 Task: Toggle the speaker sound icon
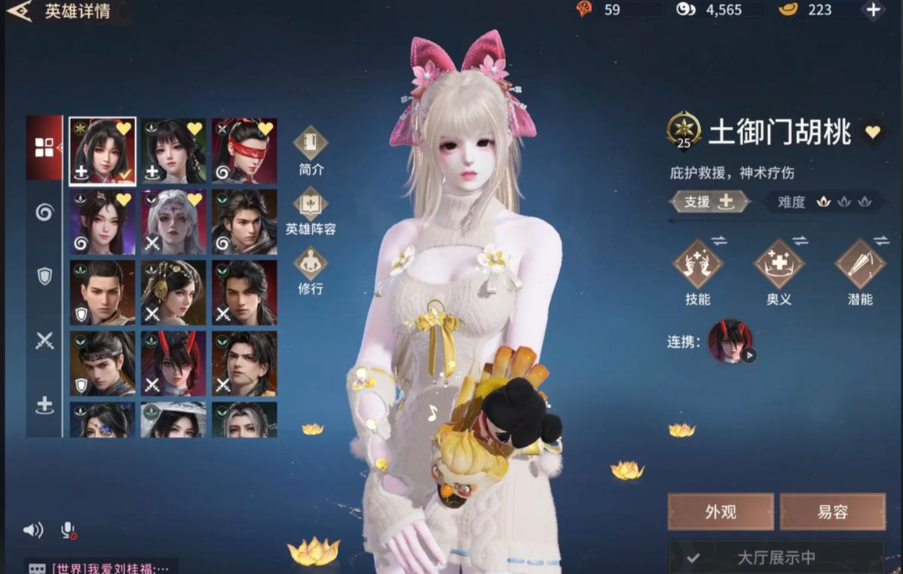[33, 530]
